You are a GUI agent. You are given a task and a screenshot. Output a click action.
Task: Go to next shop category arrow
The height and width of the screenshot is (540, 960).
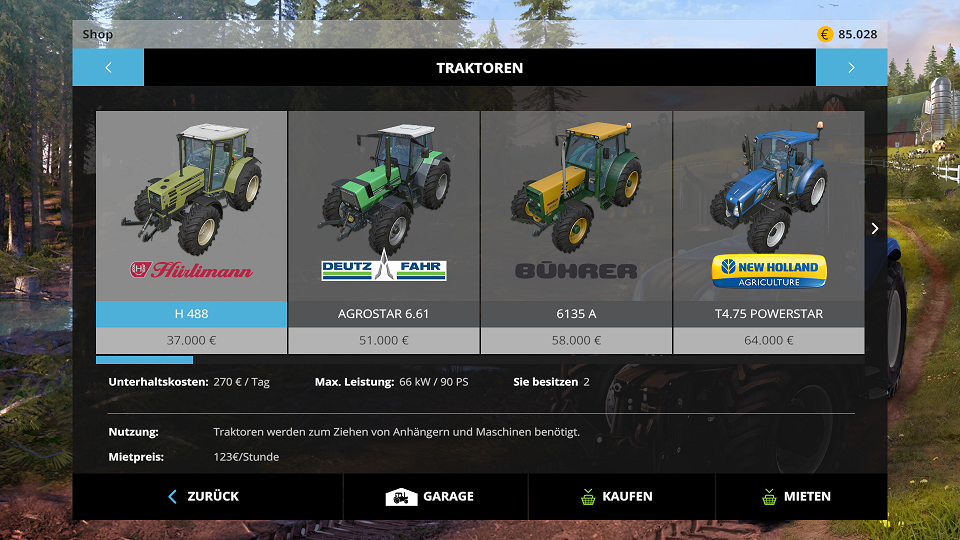[x=851, y=68]
